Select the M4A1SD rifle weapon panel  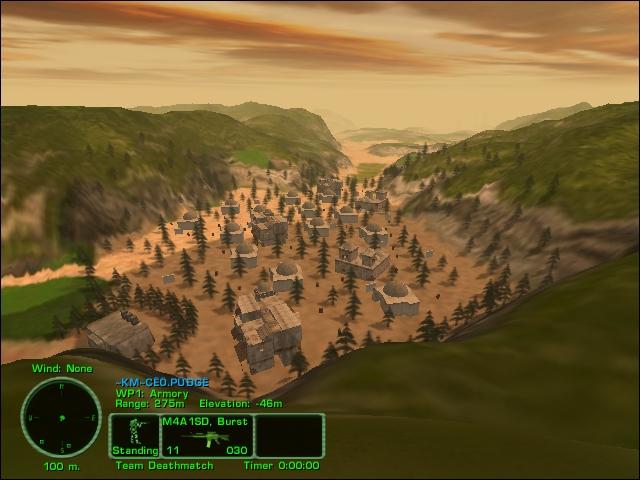pyautogui.click(x=206, y=436)
